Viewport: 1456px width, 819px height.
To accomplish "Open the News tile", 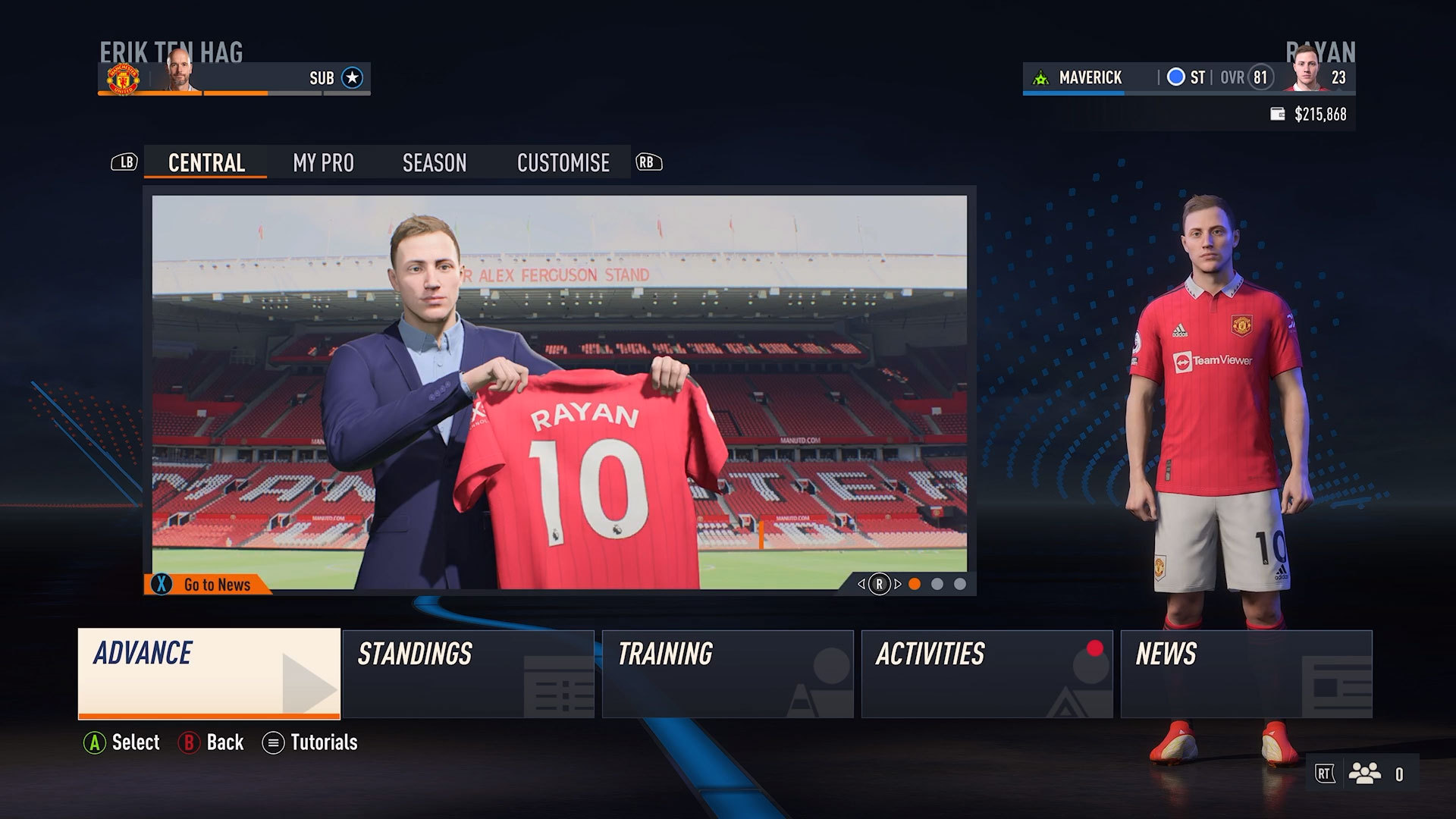I will point(1246,674).
